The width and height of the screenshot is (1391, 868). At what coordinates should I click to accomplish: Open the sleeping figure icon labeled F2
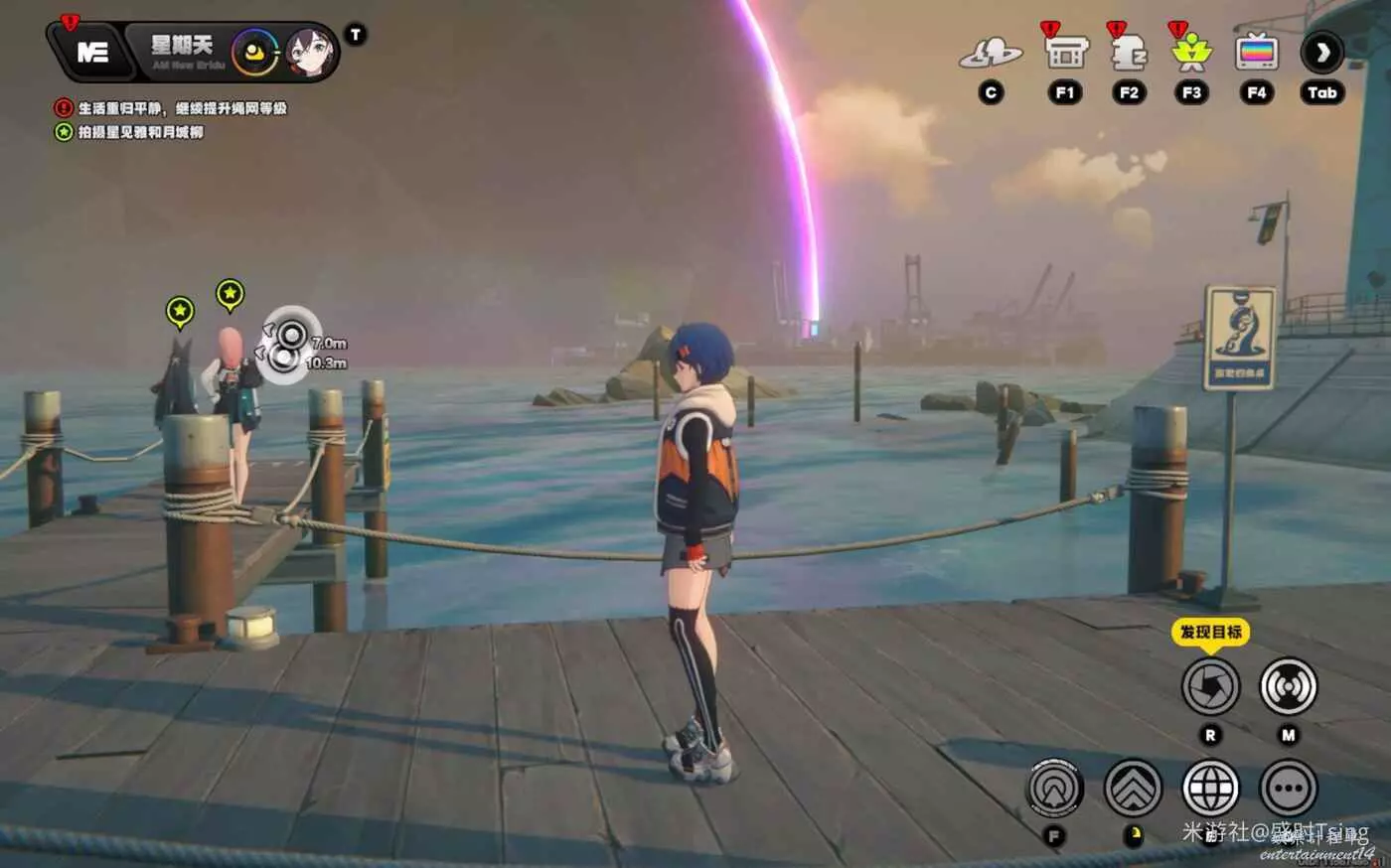coord(1129,52)
